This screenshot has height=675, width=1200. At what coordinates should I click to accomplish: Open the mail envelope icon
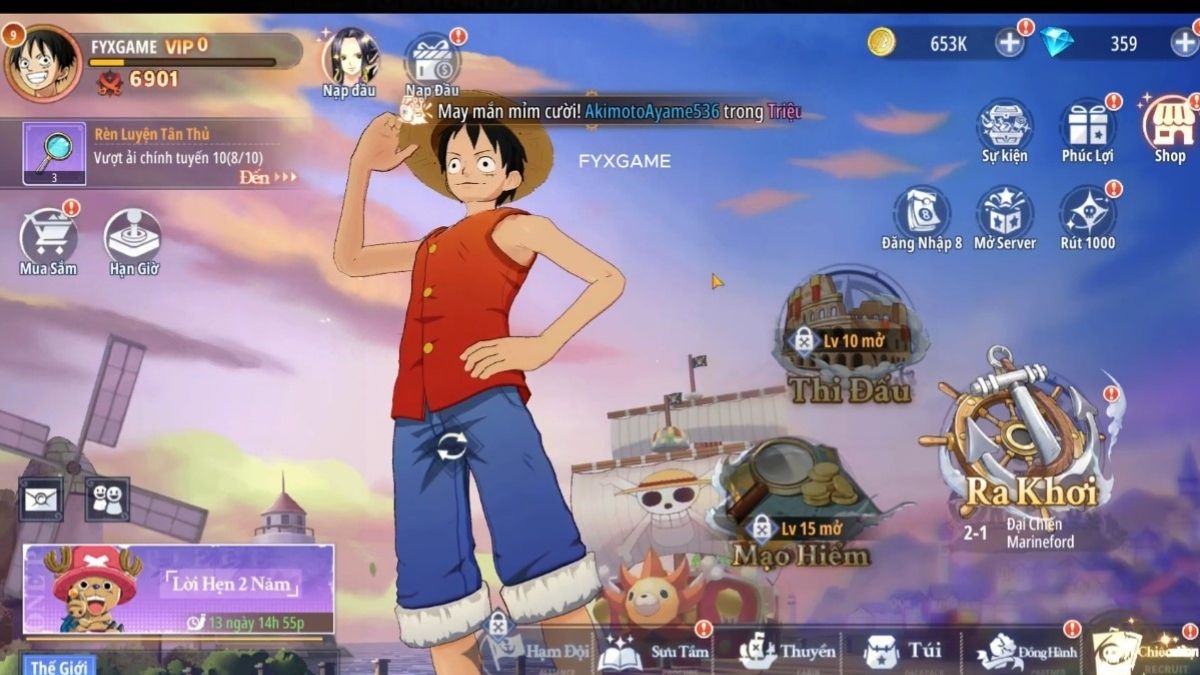tap(41, 497)
